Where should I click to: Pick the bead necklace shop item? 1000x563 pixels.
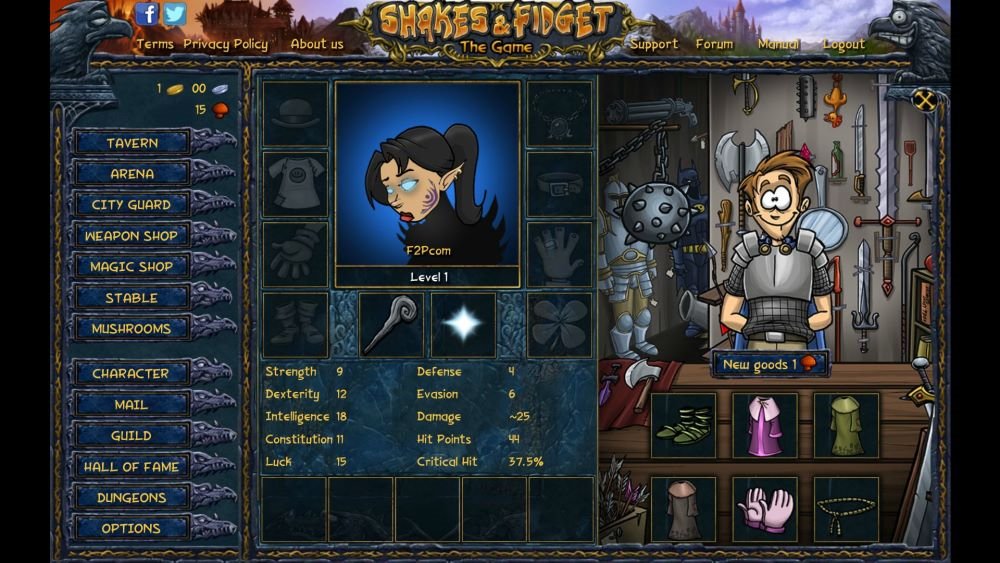pos(846,508)
